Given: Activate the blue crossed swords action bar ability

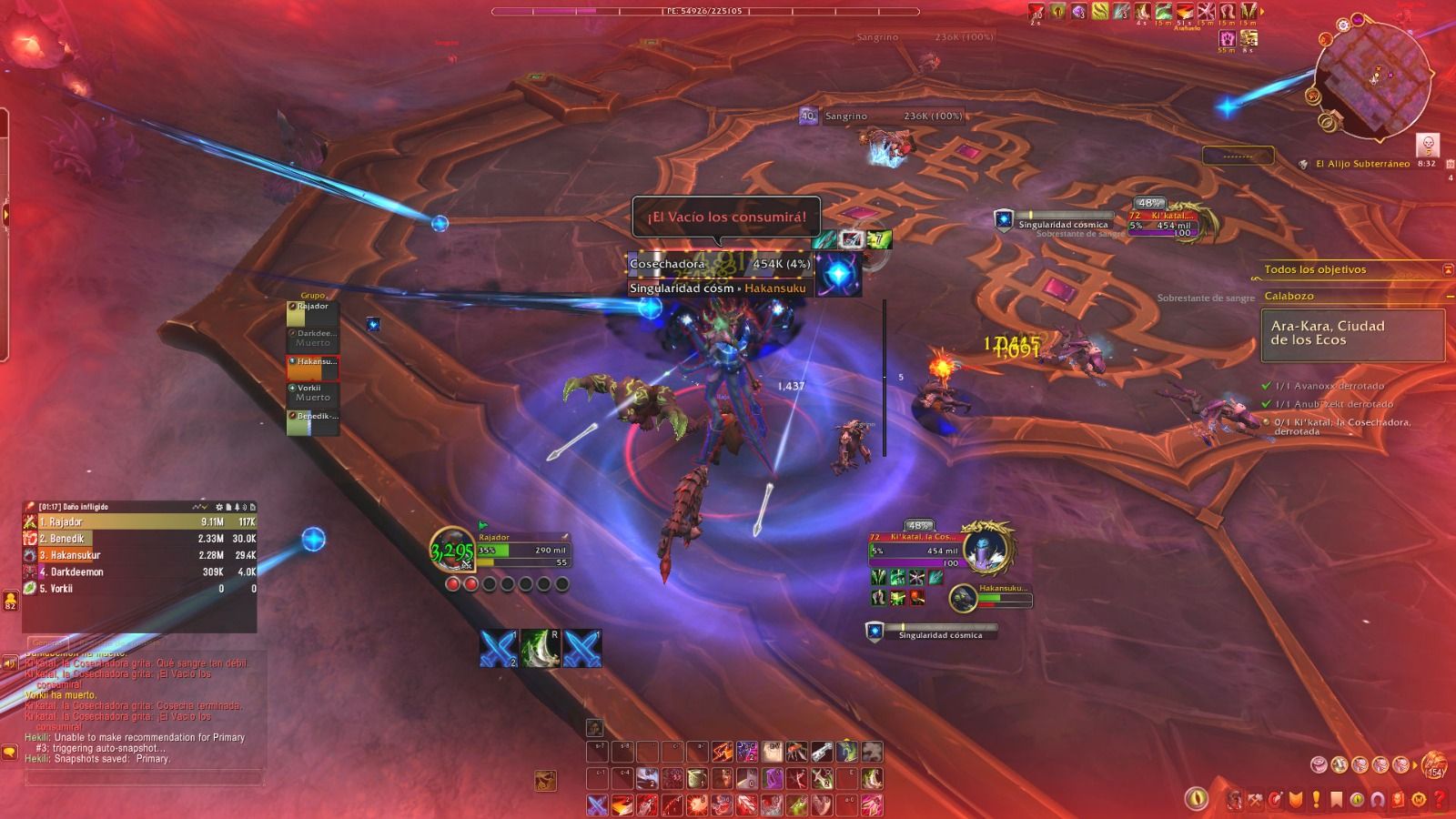Looking at the screenshot, I should [597, 804].
